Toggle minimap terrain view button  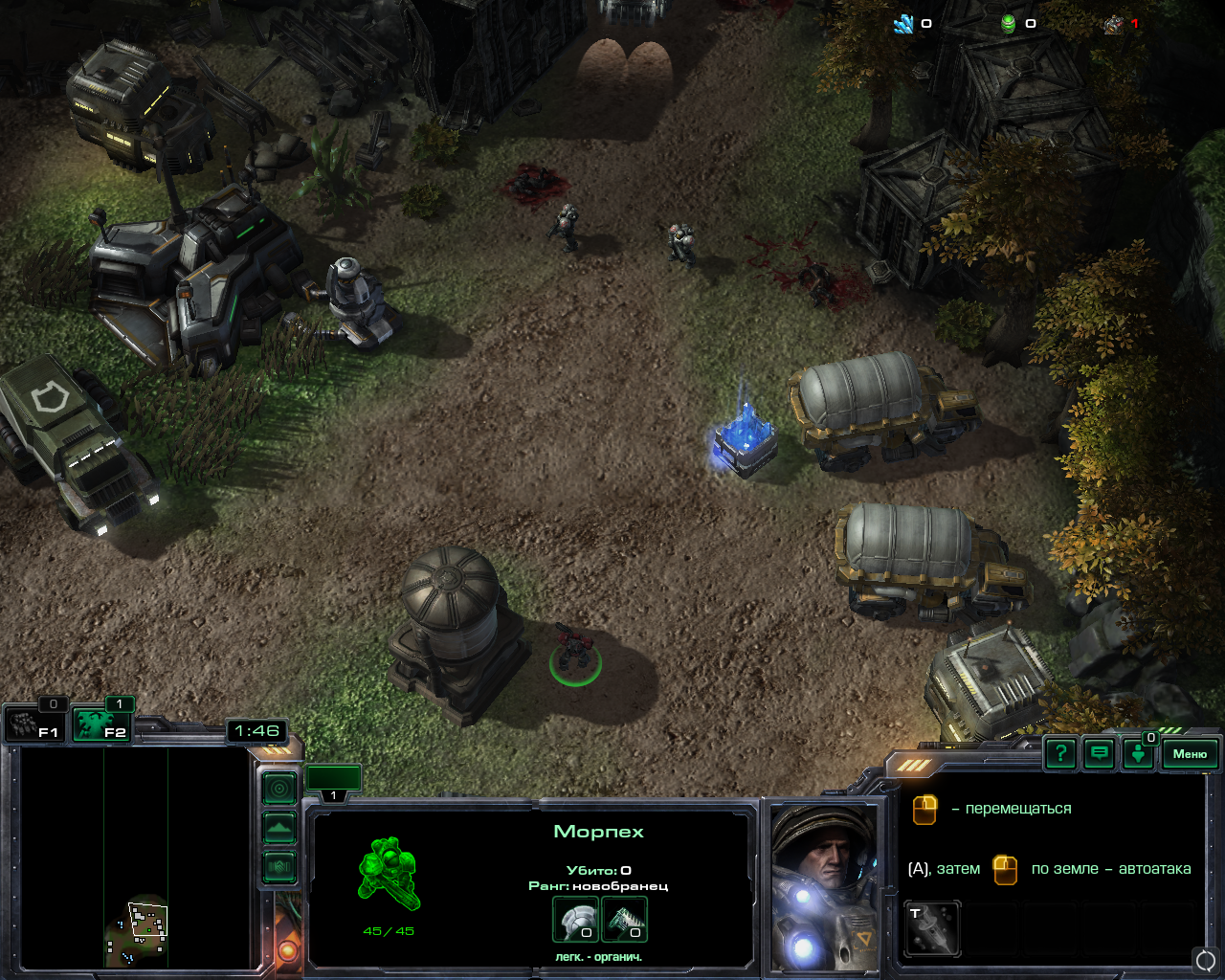(279, 828)
